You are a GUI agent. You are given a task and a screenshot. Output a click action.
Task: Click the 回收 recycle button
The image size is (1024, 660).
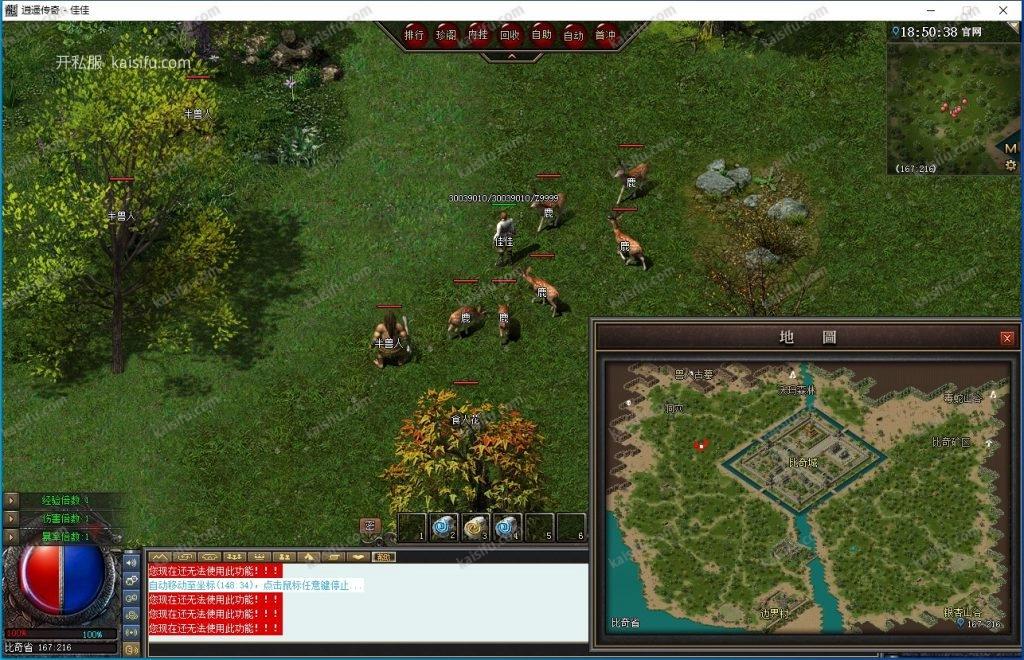pyautogui.click(x=510, y=35)
